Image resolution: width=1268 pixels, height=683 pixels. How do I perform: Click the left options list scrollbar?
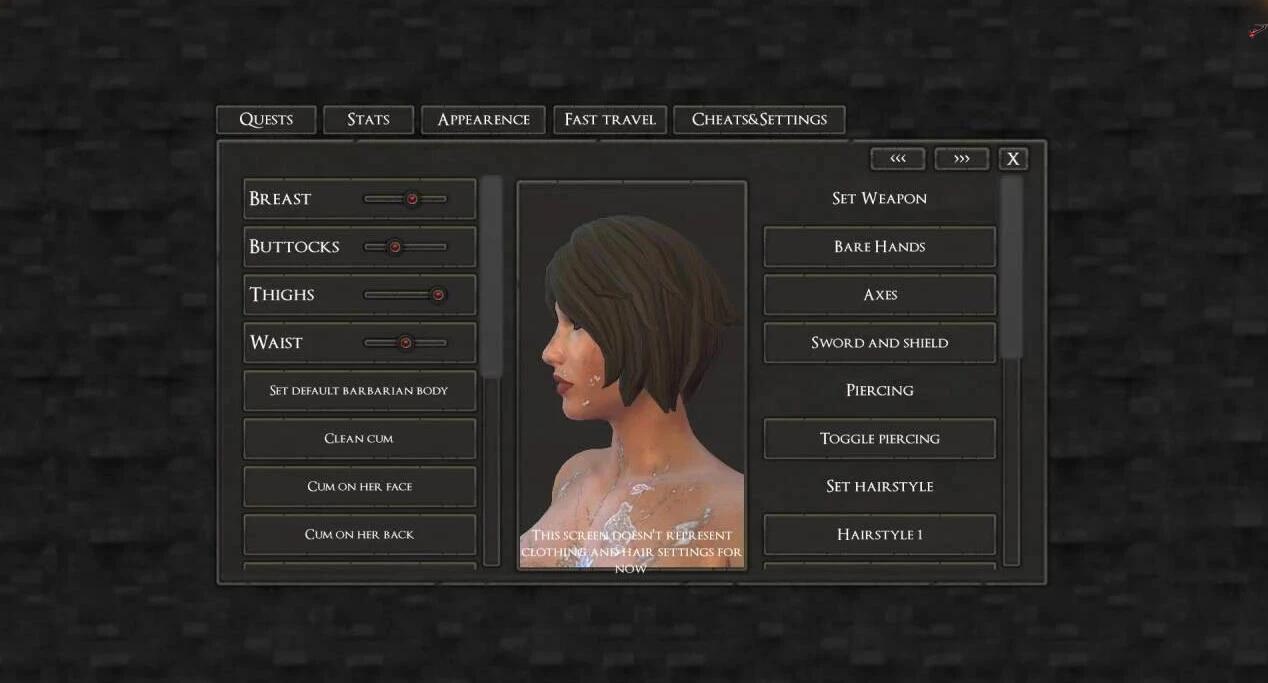coord(491,278)
